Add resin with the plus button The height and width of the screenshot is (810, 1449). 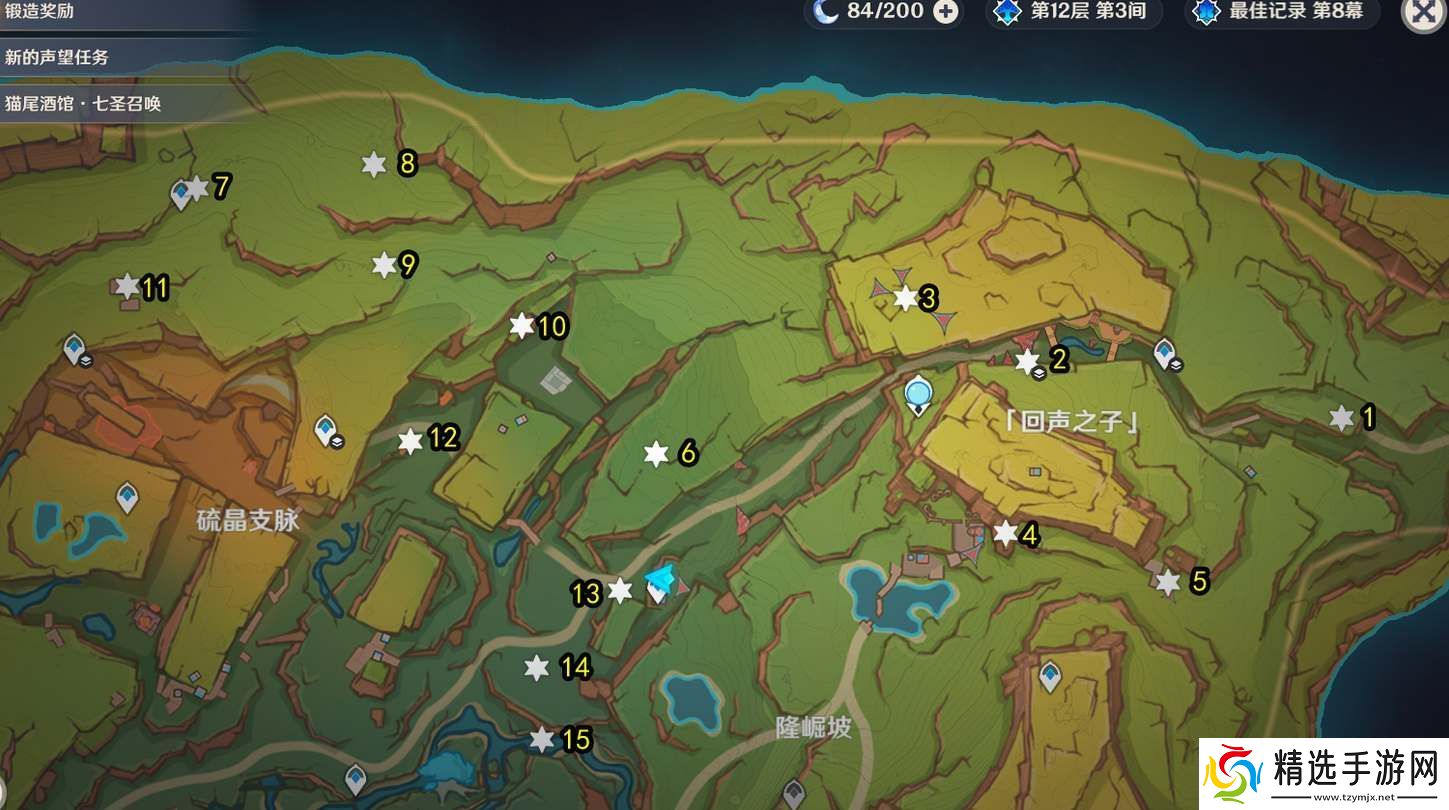coord(944,12)
